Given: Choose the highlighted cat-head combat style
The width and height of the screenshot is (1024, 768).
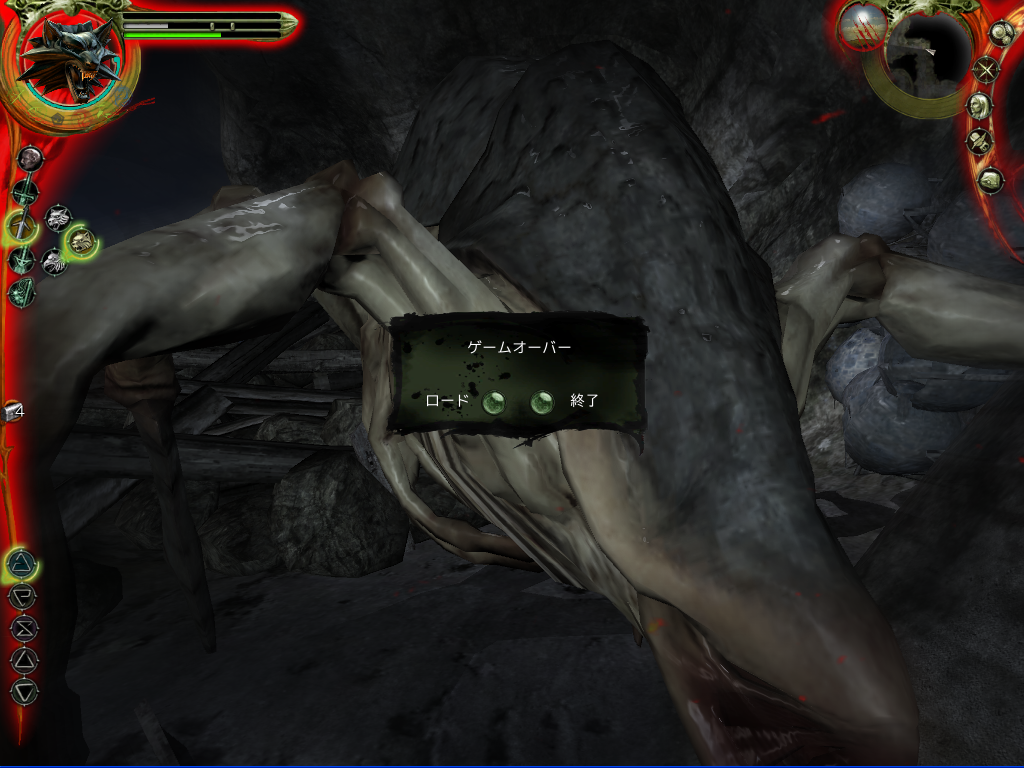Looking at the screenshot, I should tap(80, 240).
